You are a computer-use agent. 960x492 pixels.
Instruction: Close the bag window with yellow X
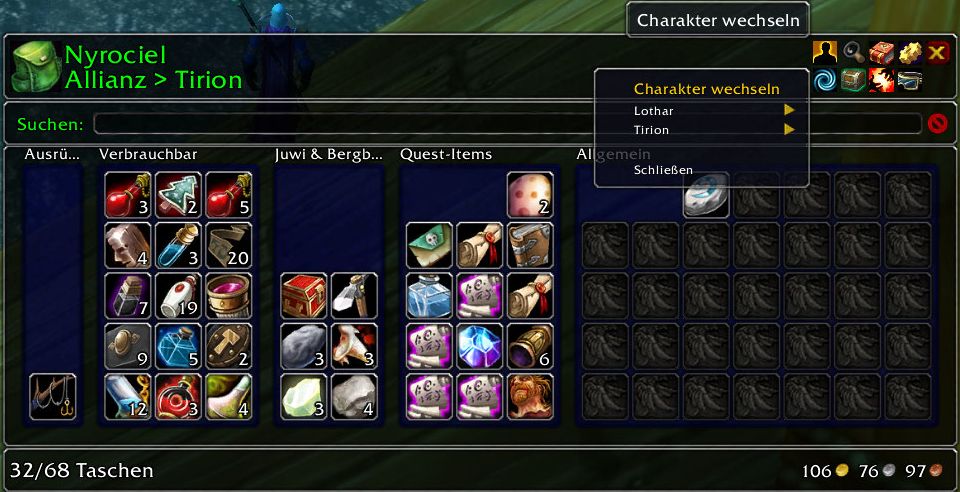point(937,53)
